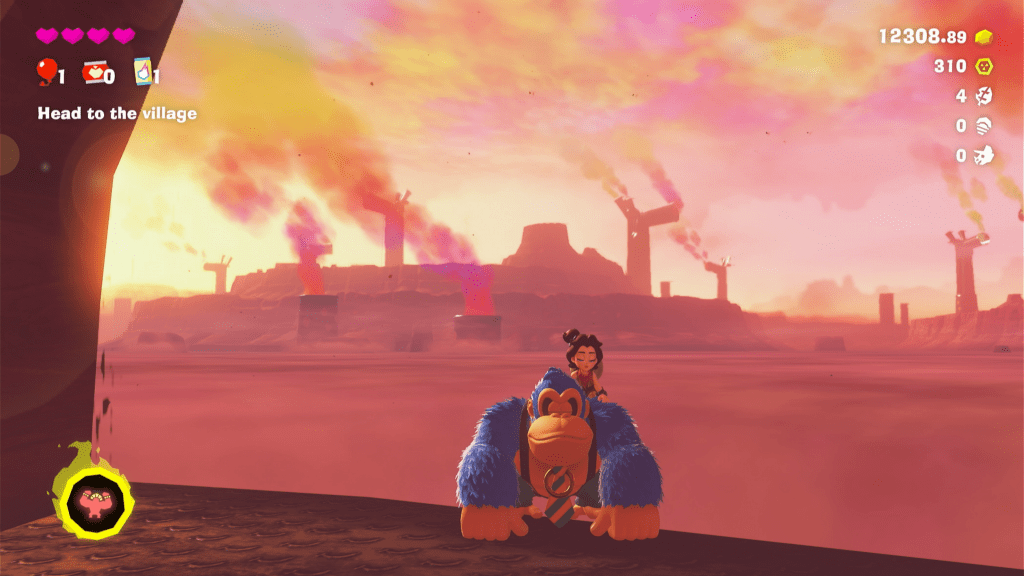Select the yellow hexagon Banandium chip icon
Image resolution: width=1024 pixels, height=576 pixels.
(x=984, y=66)
